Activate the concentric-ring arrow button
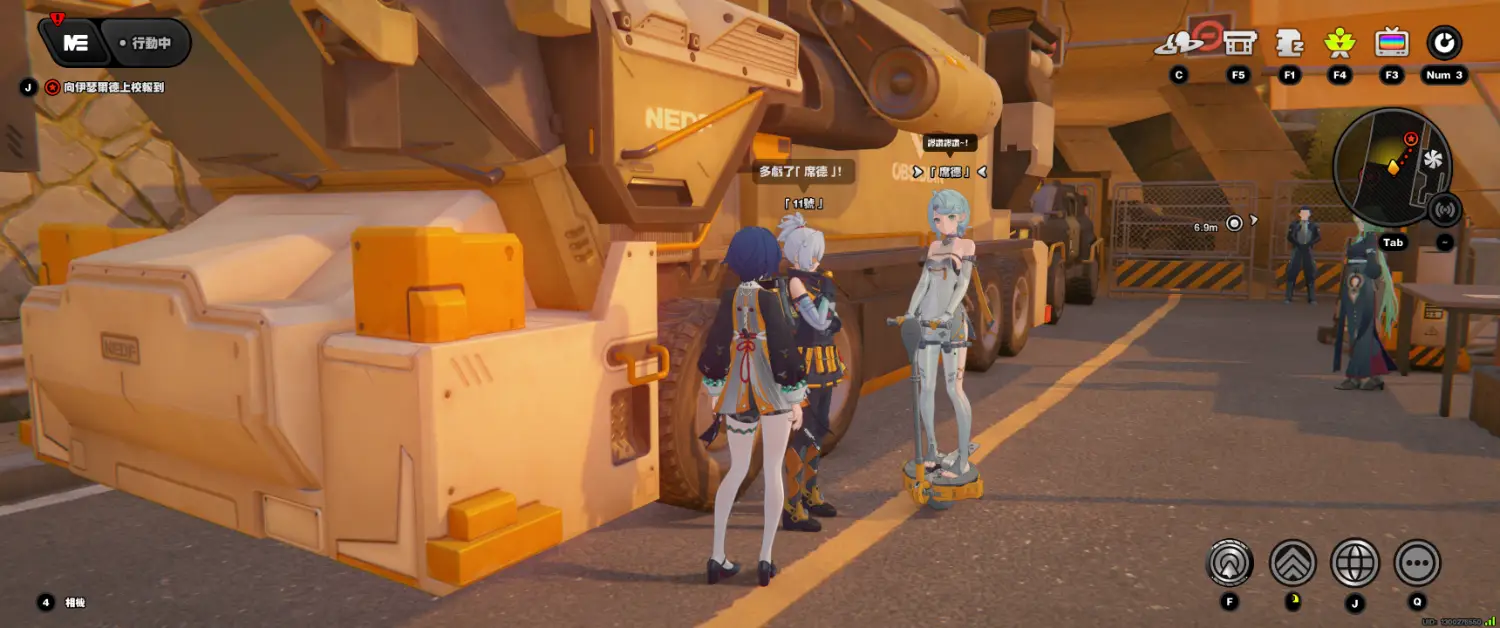The height and width of the screenshot is (628, 1500). (1230, 563)
